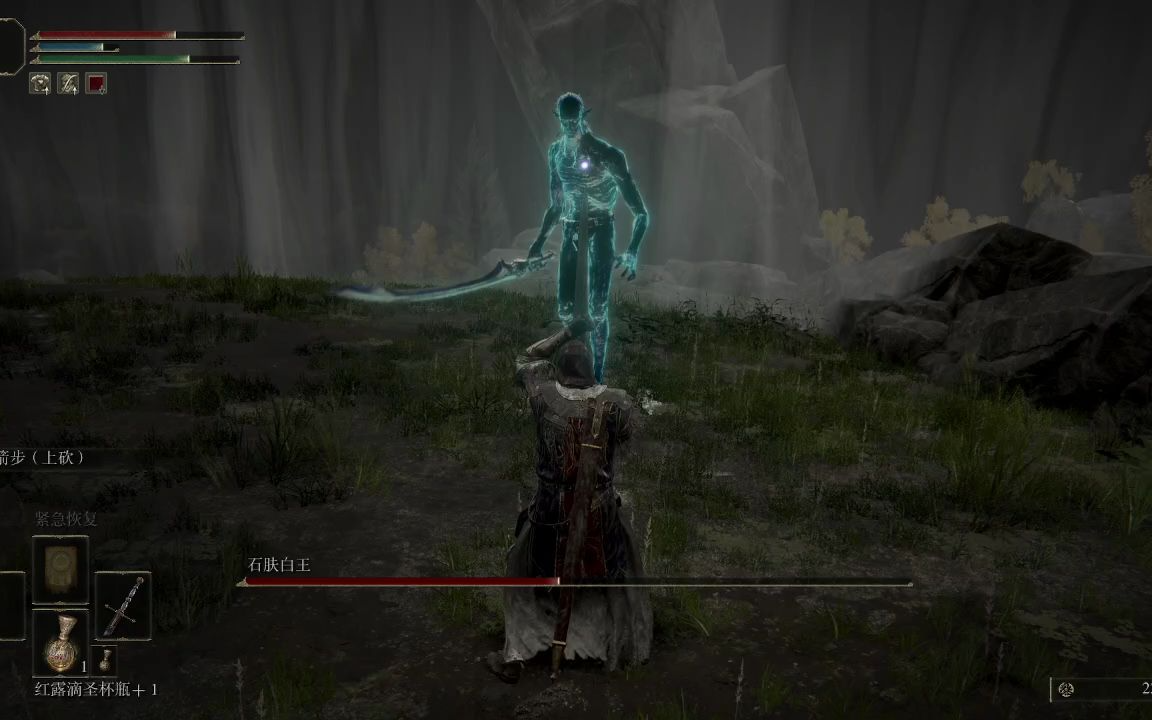
Task: Click the red square status effect icon
Action: coord(96,83)
